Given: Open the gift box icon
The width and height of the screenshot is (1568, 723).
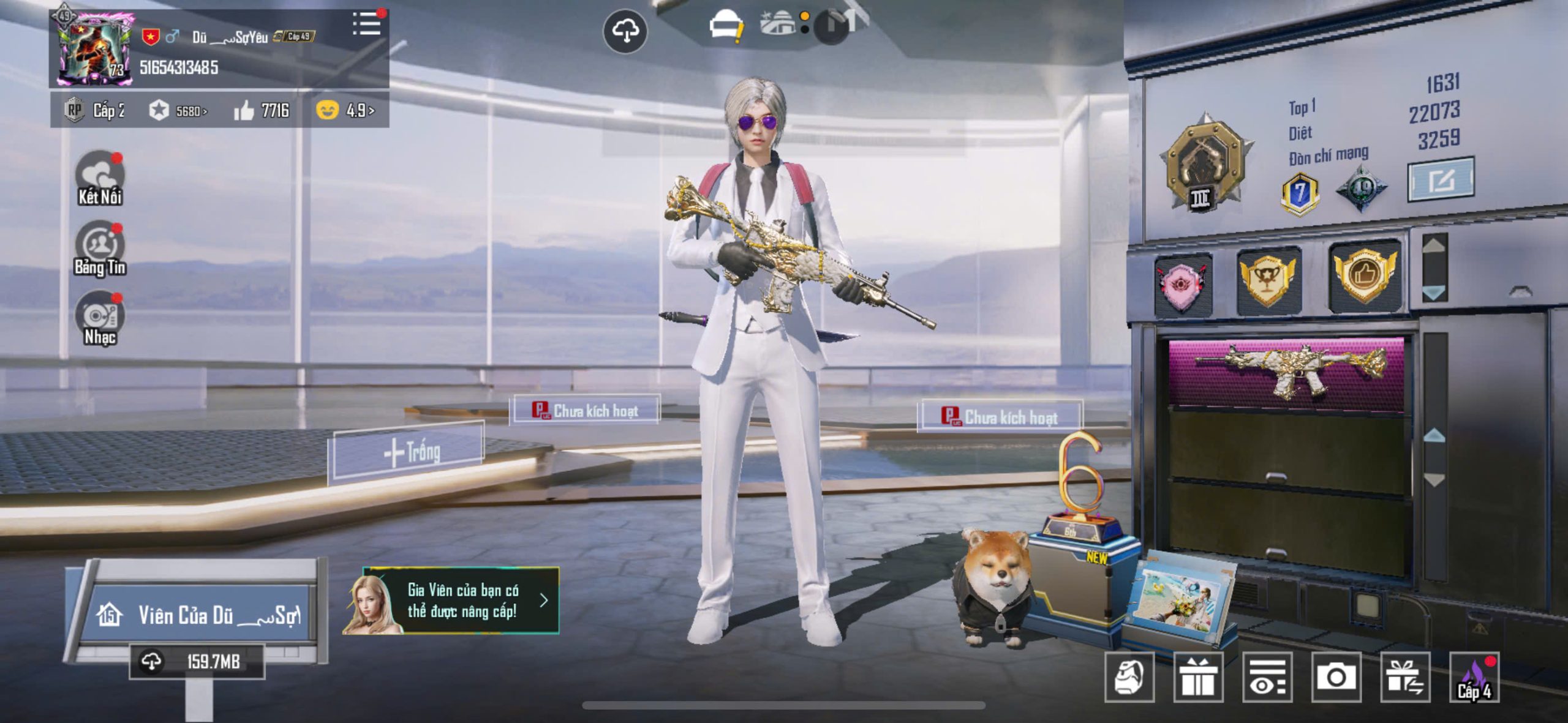Looking at the screenshot, I should tap(1198, 676).
